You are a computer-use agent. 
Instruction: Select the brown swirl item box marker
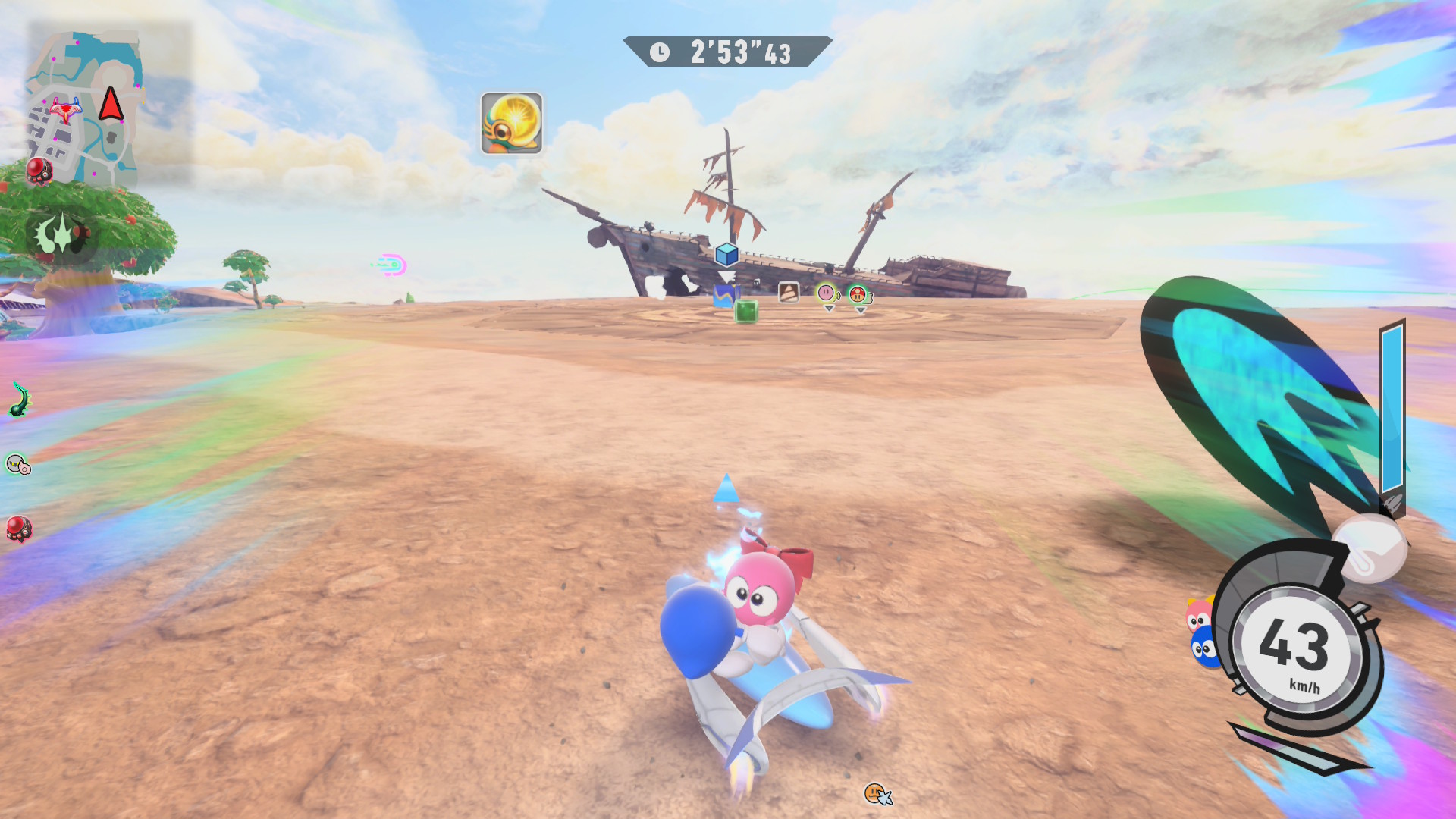(789, 292)
